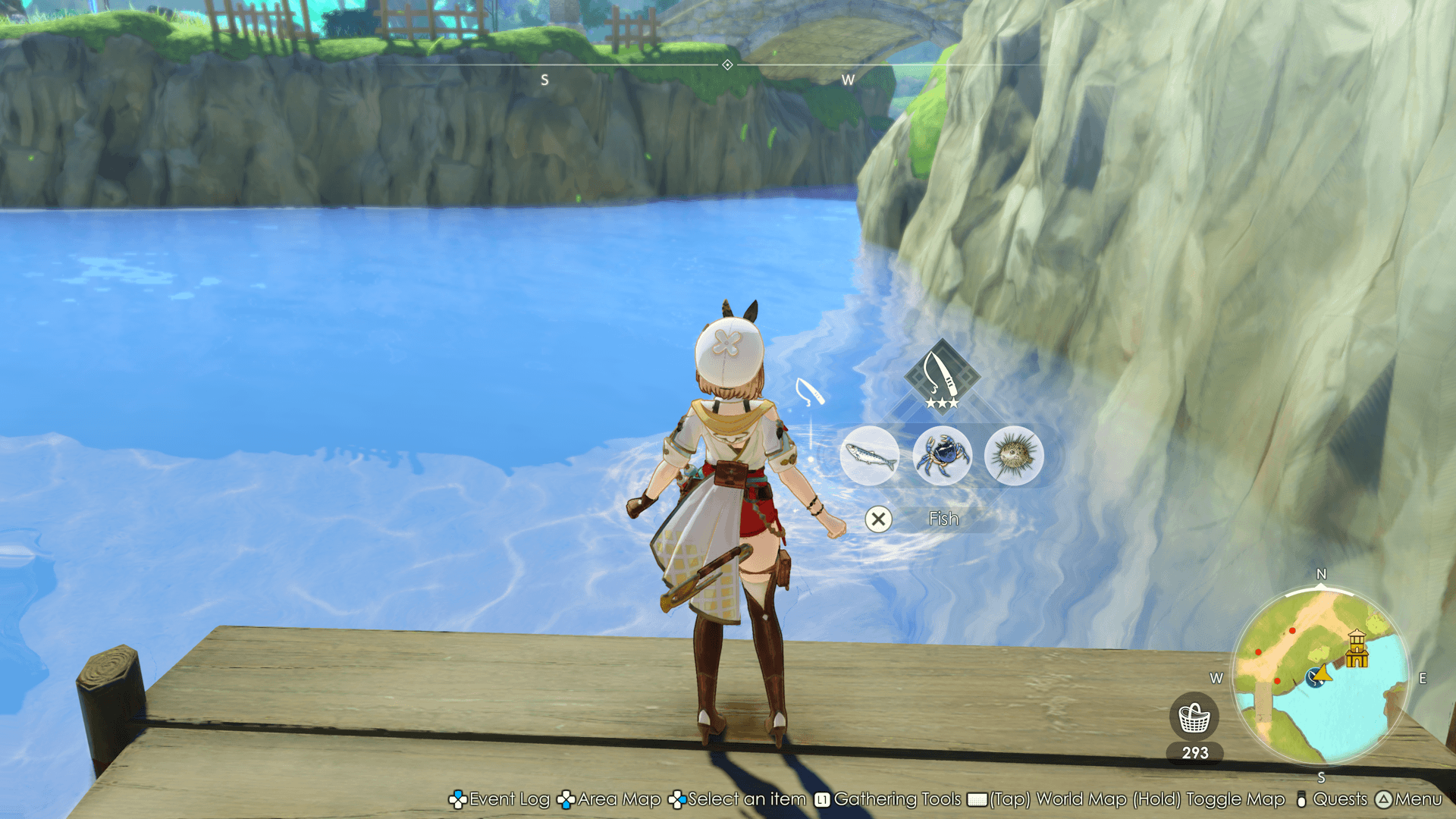
Task: Click the fishing rod gathering tool diamond
Action: point(942,375)
